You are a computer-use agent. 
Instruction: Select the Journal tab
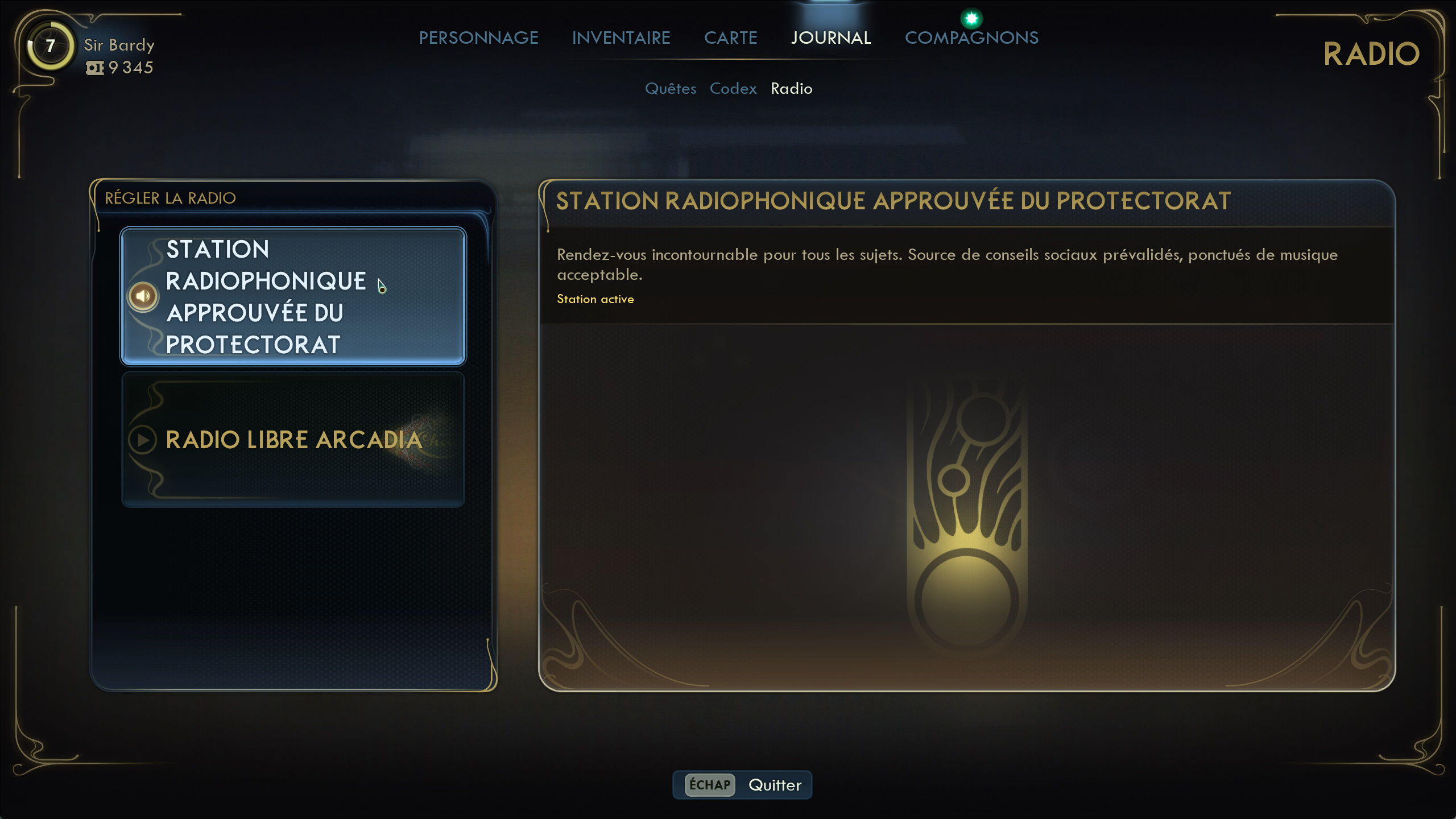(x=831, y=38)
